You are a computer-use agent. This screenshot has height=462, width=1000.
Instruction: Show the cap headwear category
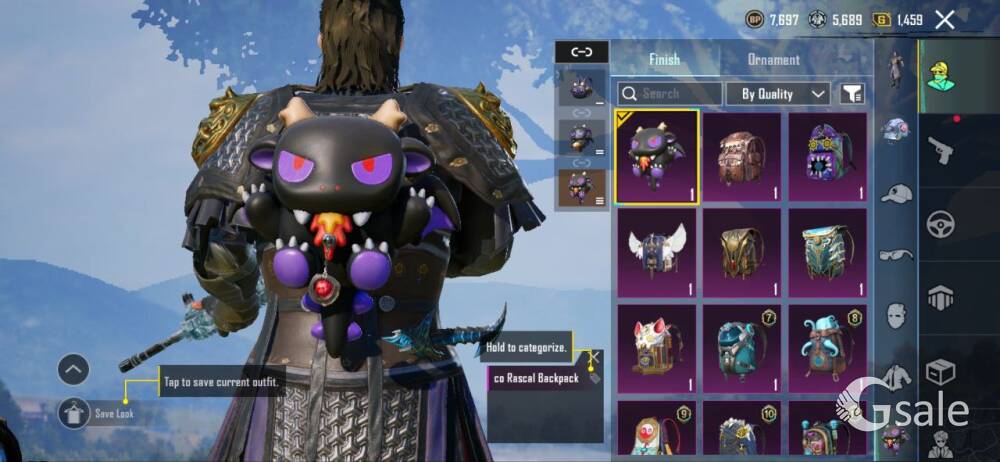pos(896,193)
